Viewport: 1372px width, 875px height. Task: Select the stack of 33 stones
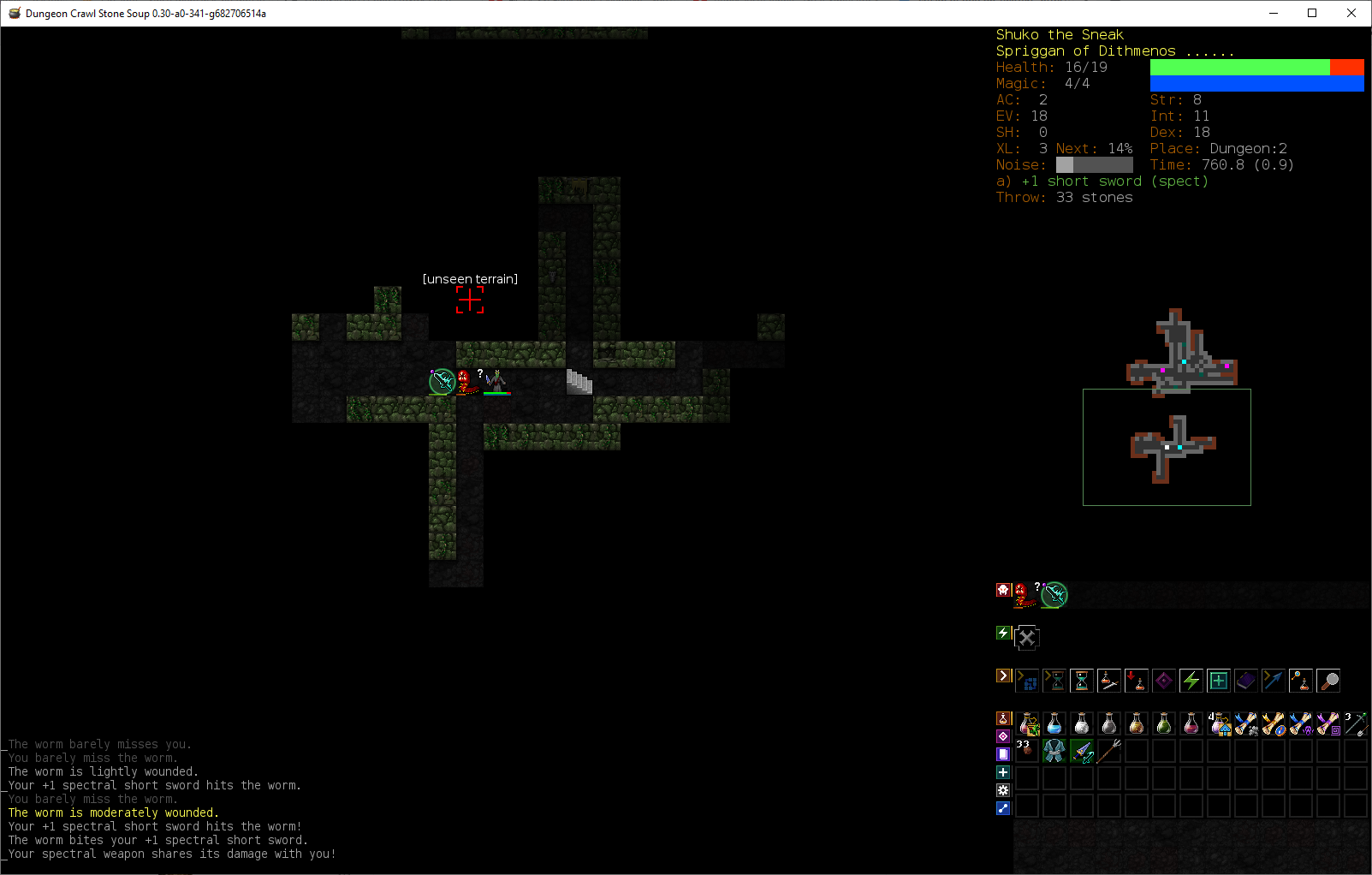pyautogui.click(x=1025, y=752)
